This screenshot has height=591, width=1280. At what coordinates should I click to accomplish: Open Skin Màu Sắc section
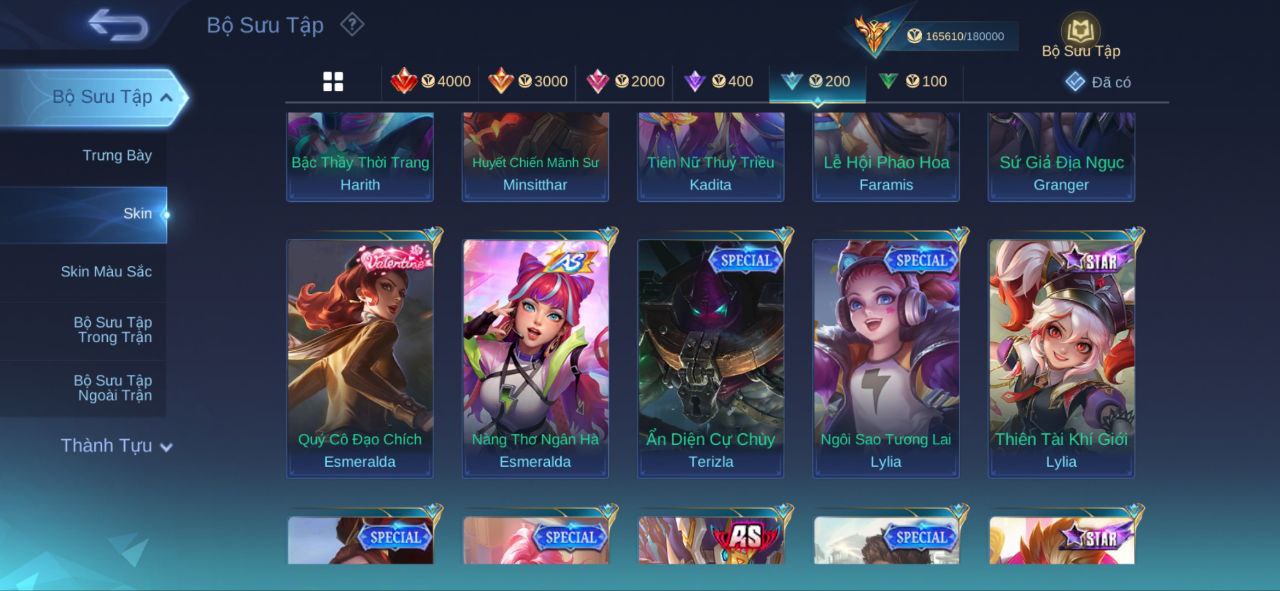[x=106, y=272]
